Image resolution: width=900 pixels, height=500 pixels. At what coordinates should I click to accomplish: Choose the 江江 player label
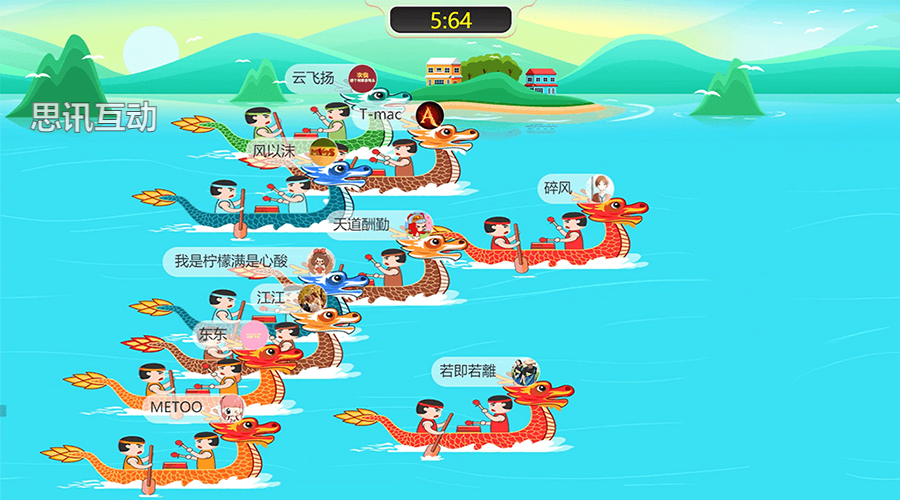click(x=271, y=297)
